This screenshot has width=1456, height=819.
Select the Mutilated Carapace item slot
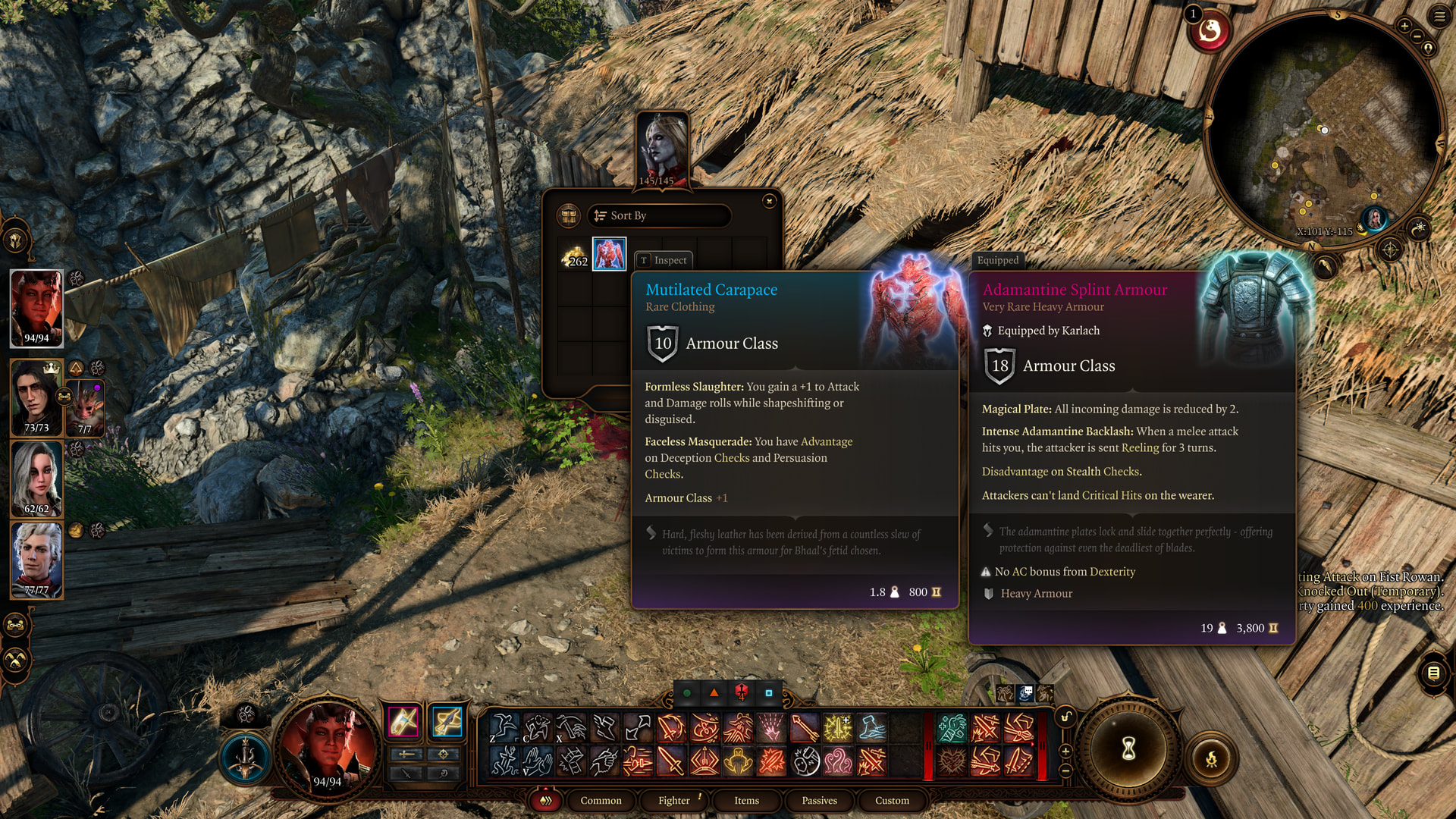(609, 254)
